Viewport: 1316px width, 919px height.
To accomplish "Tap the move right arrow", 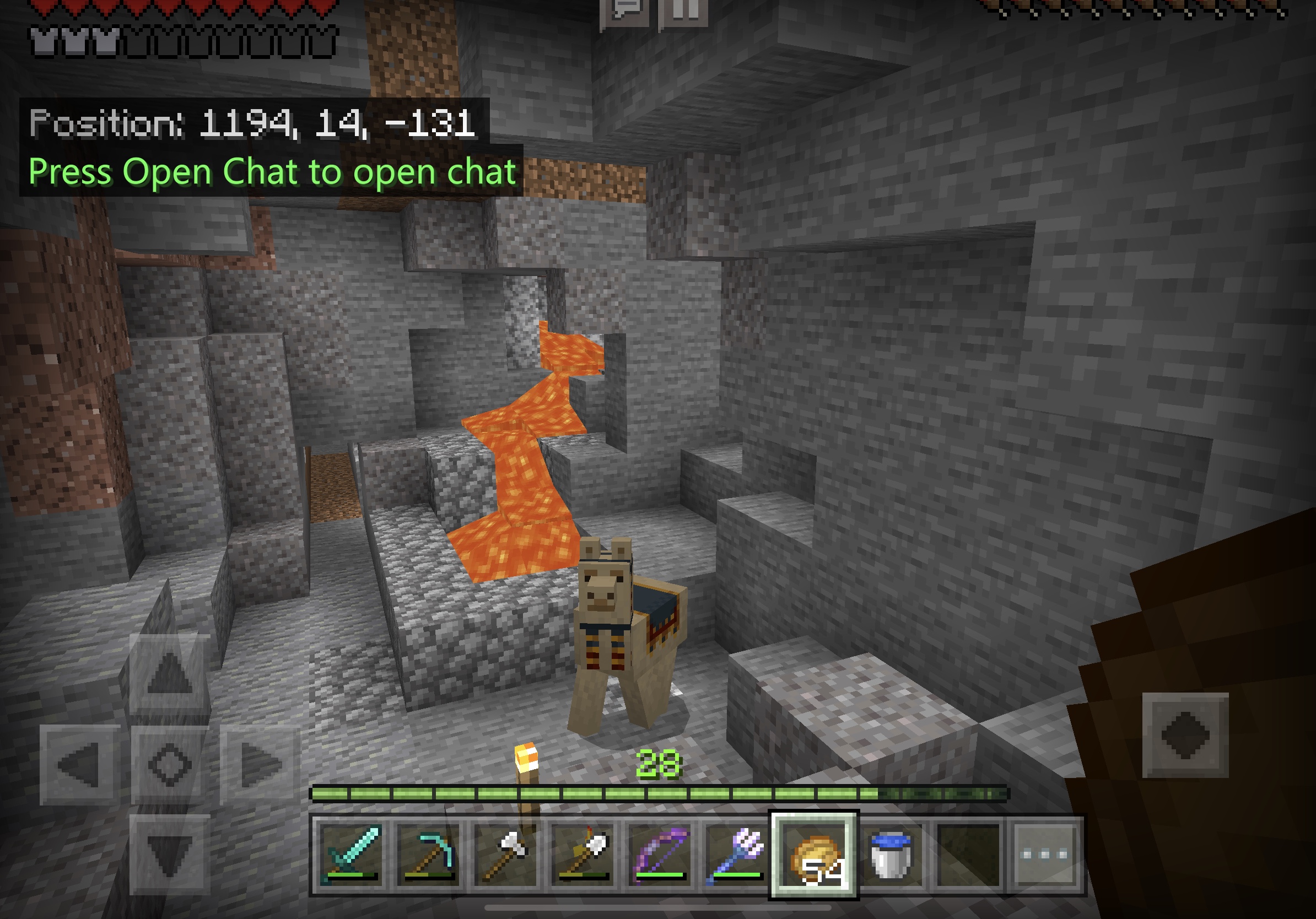I will 261,765.
